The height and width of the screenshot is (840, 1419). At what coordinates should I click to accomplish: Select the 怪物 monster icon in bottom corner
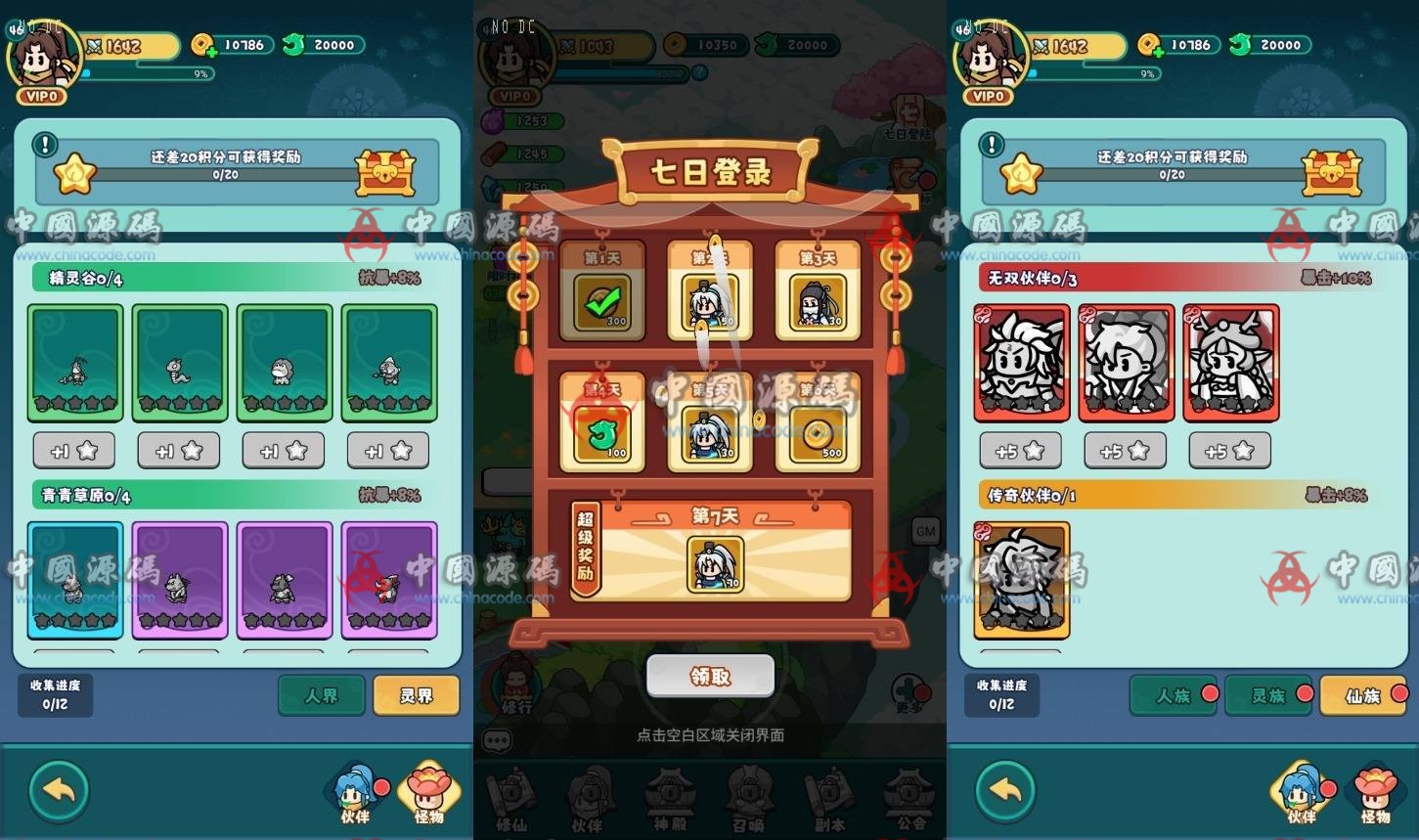pyautogui.click(x=430, y=794)
